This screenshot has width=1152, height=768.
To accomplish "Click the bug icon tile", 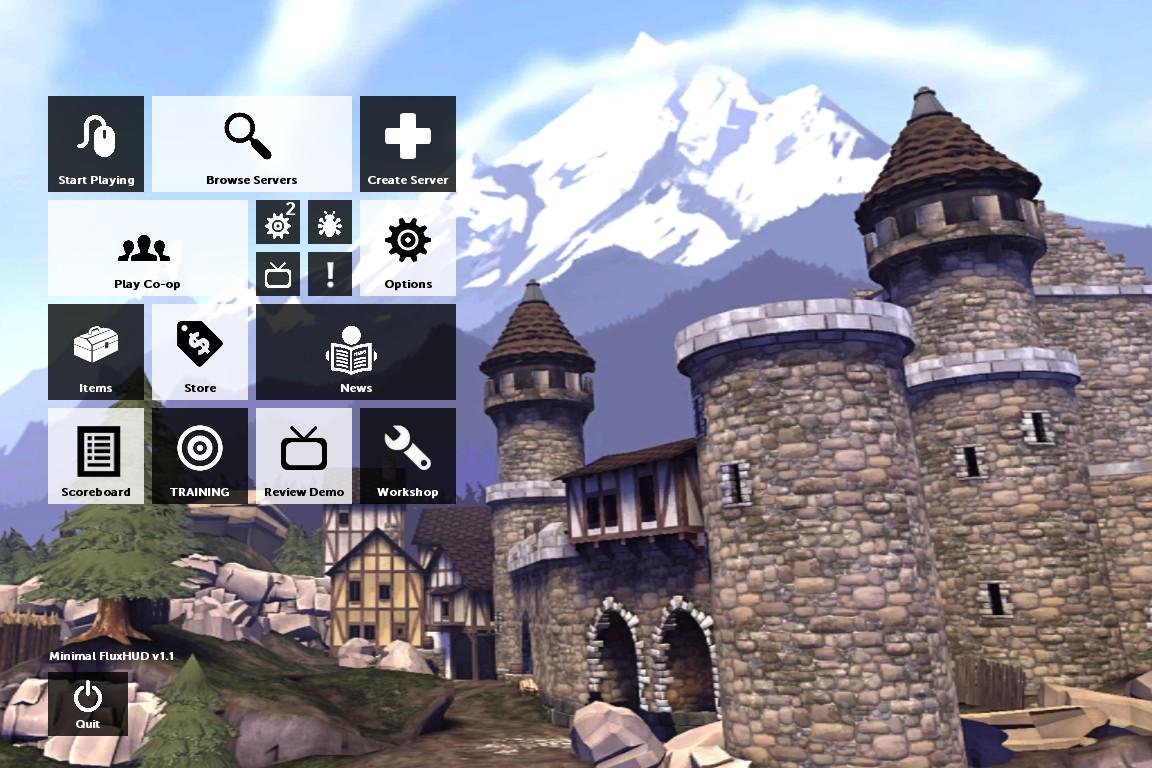I will (x=330, y=222).
